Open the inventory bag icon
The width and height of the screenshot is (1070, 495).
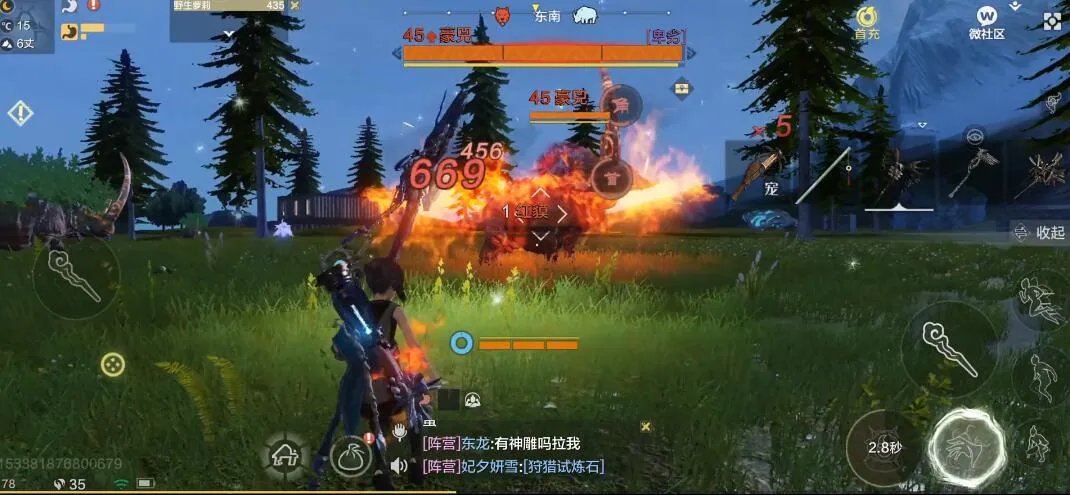click(x=352, y=456)
